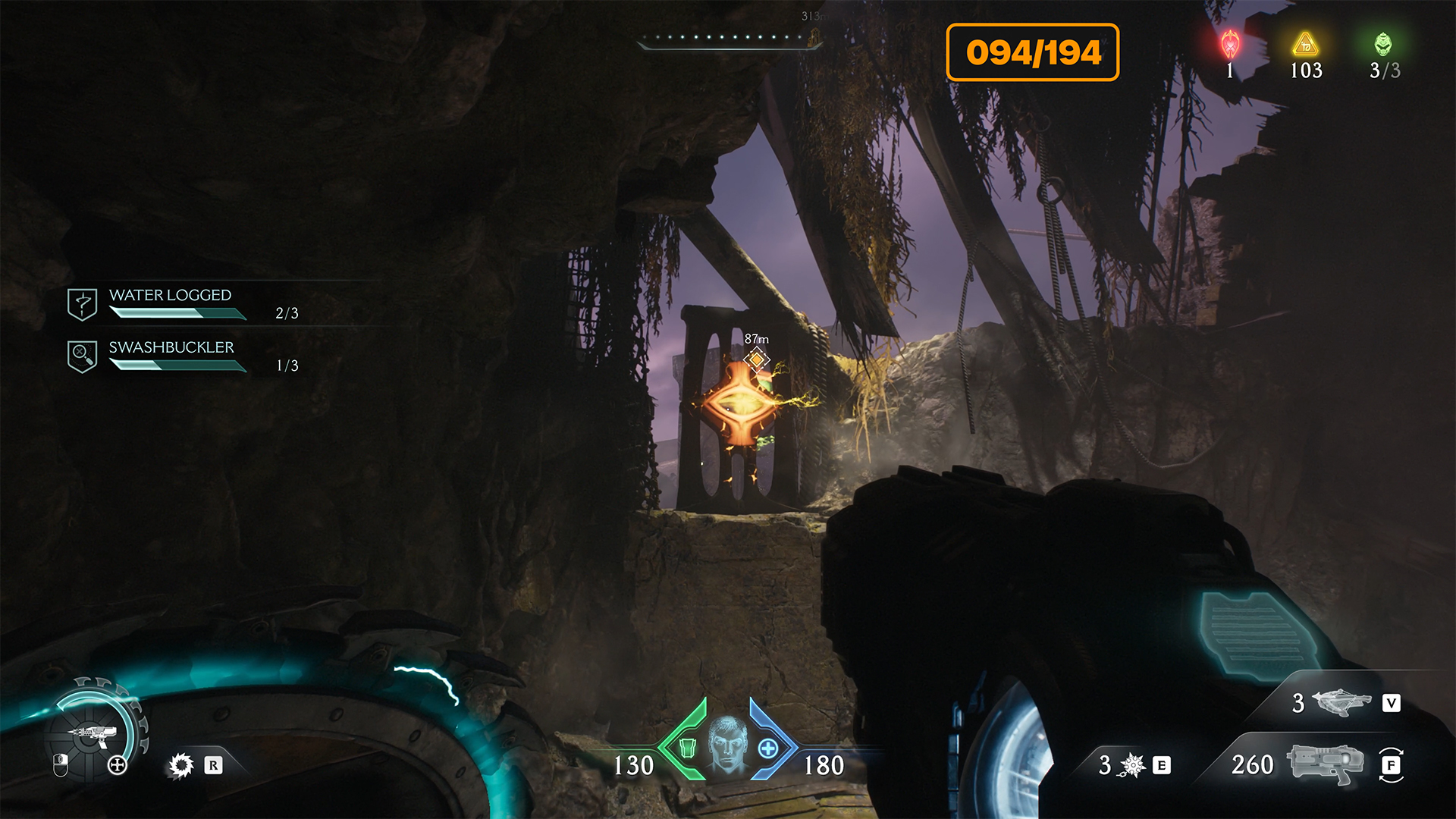Click the Water Logged shield badge icon
Screen dimensions: 1456x819
pos(82,304)
